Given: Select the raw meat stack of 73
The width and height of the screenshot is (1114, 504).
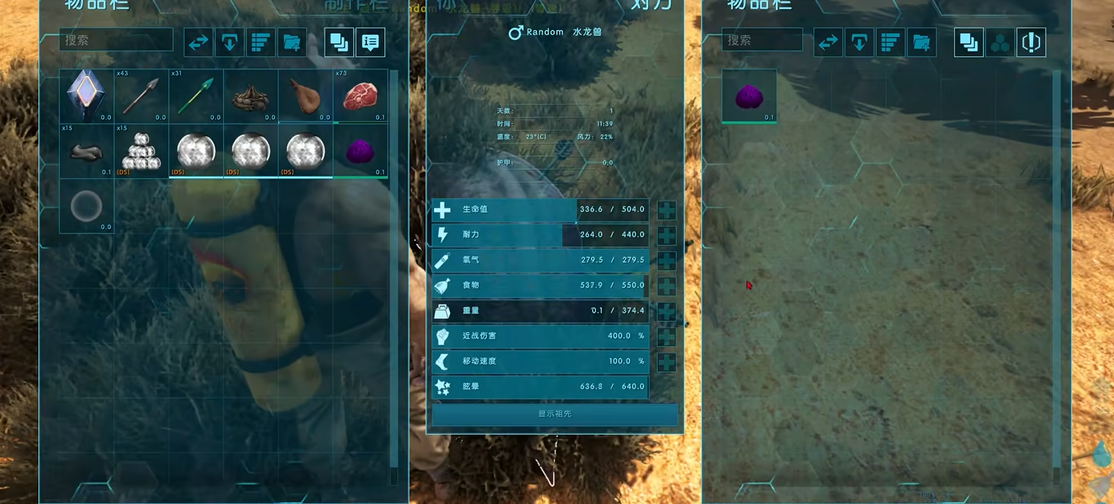Looking at the screenshot, I should click(360, 96).
